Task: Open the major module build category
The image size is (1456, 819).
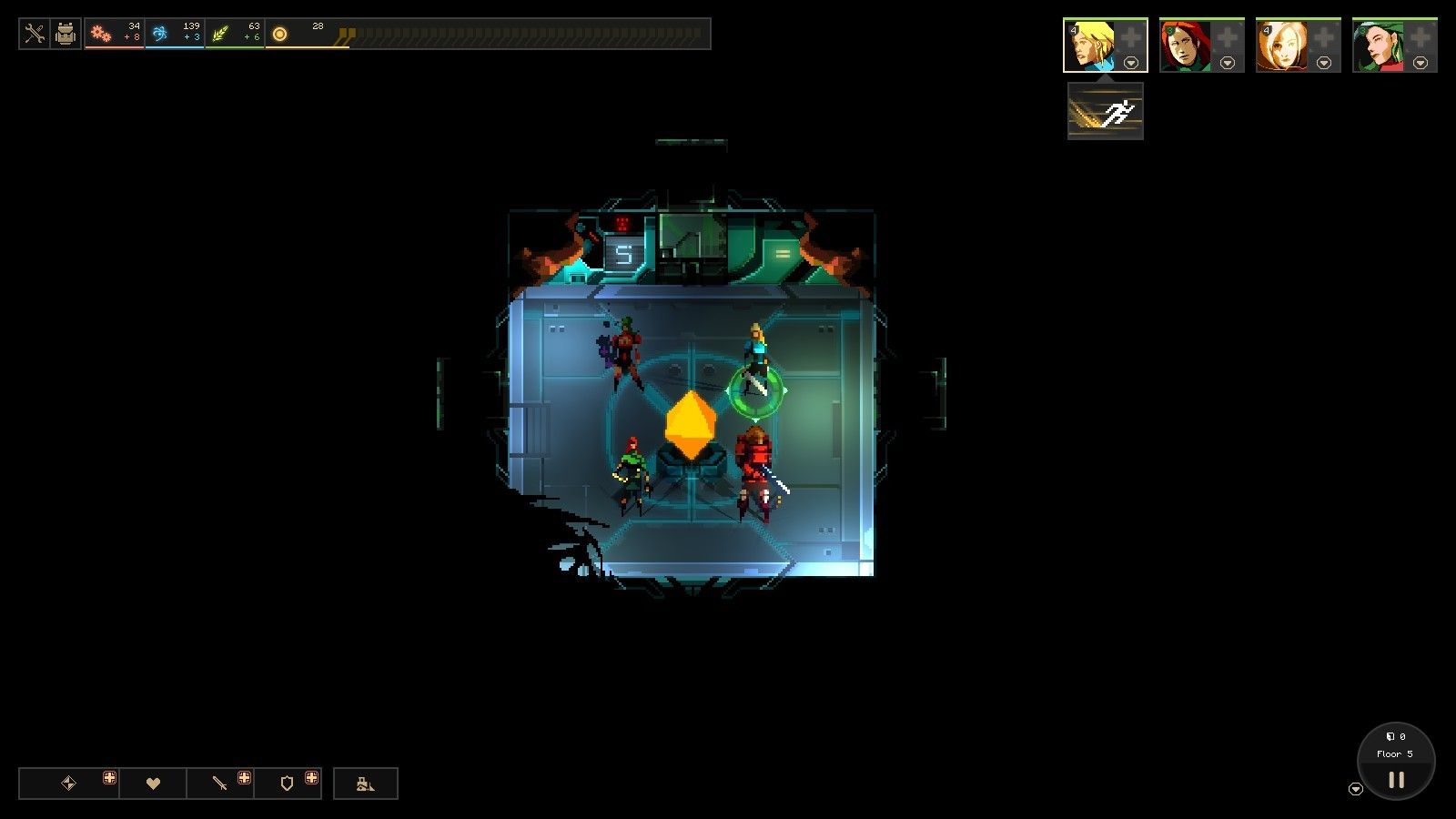Action: click(x=68, y=784)
